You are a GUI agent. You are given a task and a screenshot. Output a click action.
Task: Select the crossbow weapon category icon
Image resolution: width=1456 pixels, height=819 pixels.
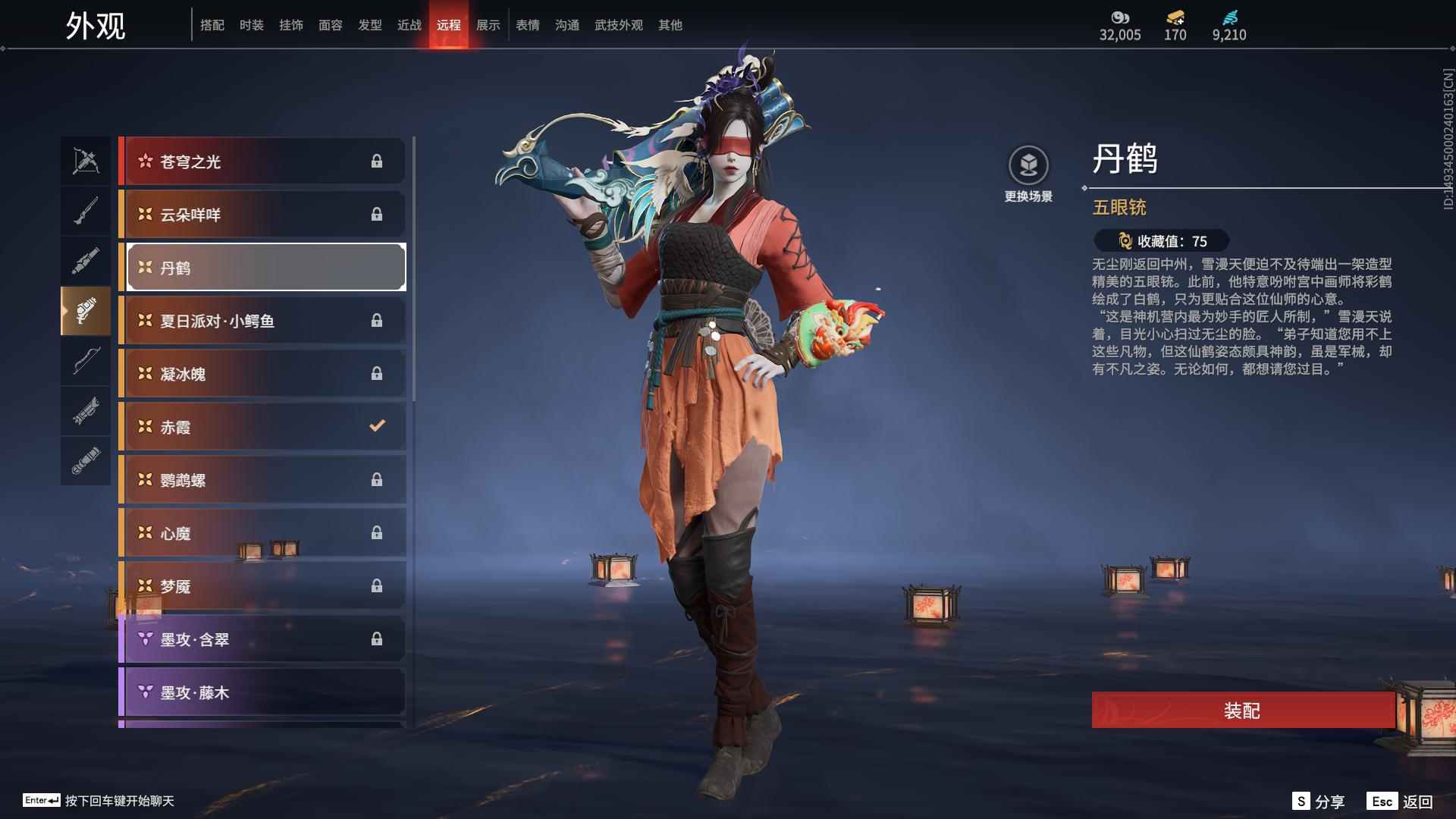click(86, 161)
